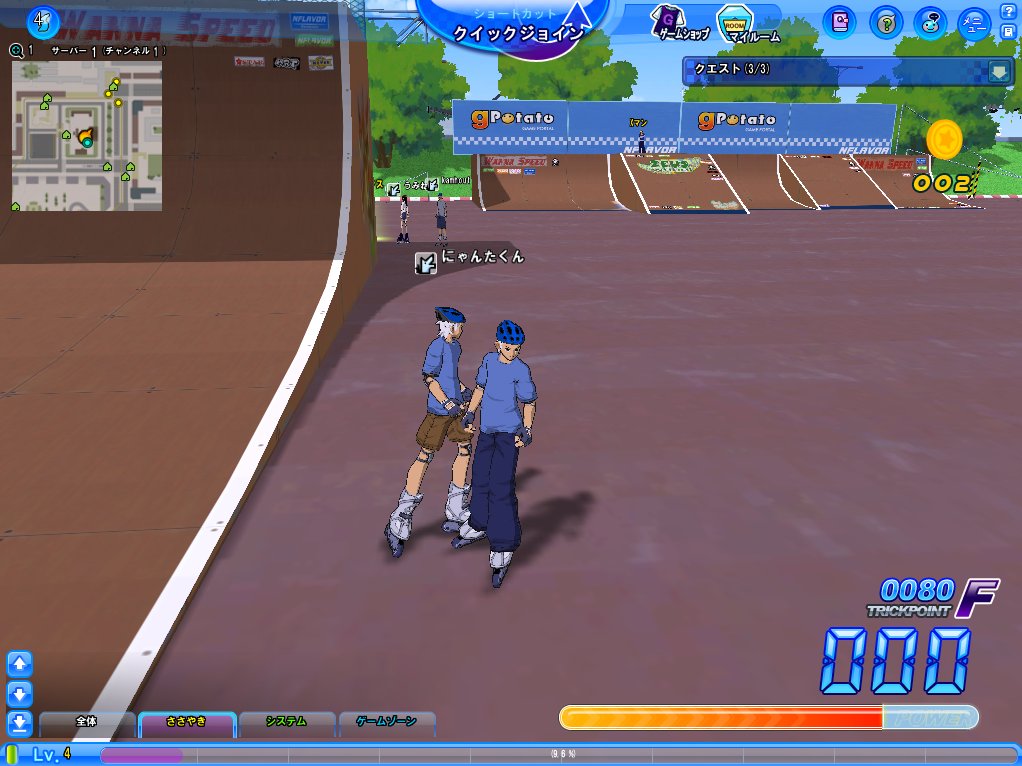Show the システム system chat tab

click(x=286, y=721)
